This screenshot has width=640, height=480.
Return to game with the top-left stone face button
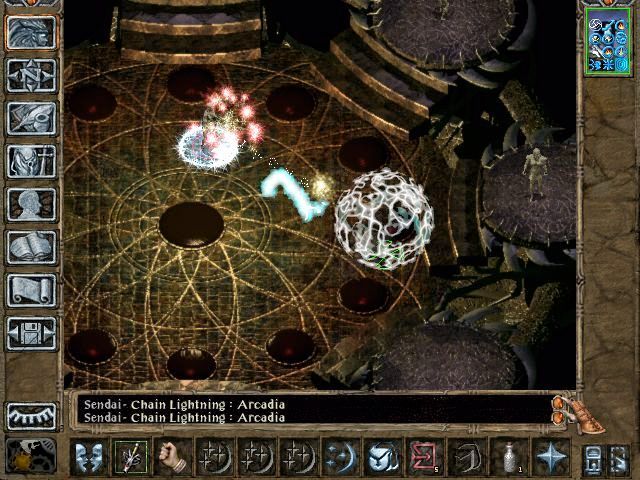31,32
